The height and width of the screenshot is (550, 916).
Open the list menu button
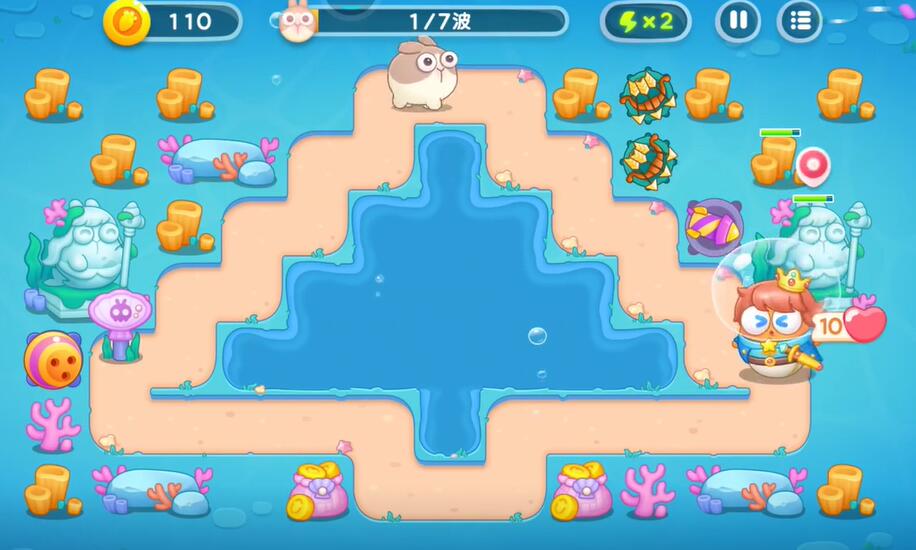(799, 21)
